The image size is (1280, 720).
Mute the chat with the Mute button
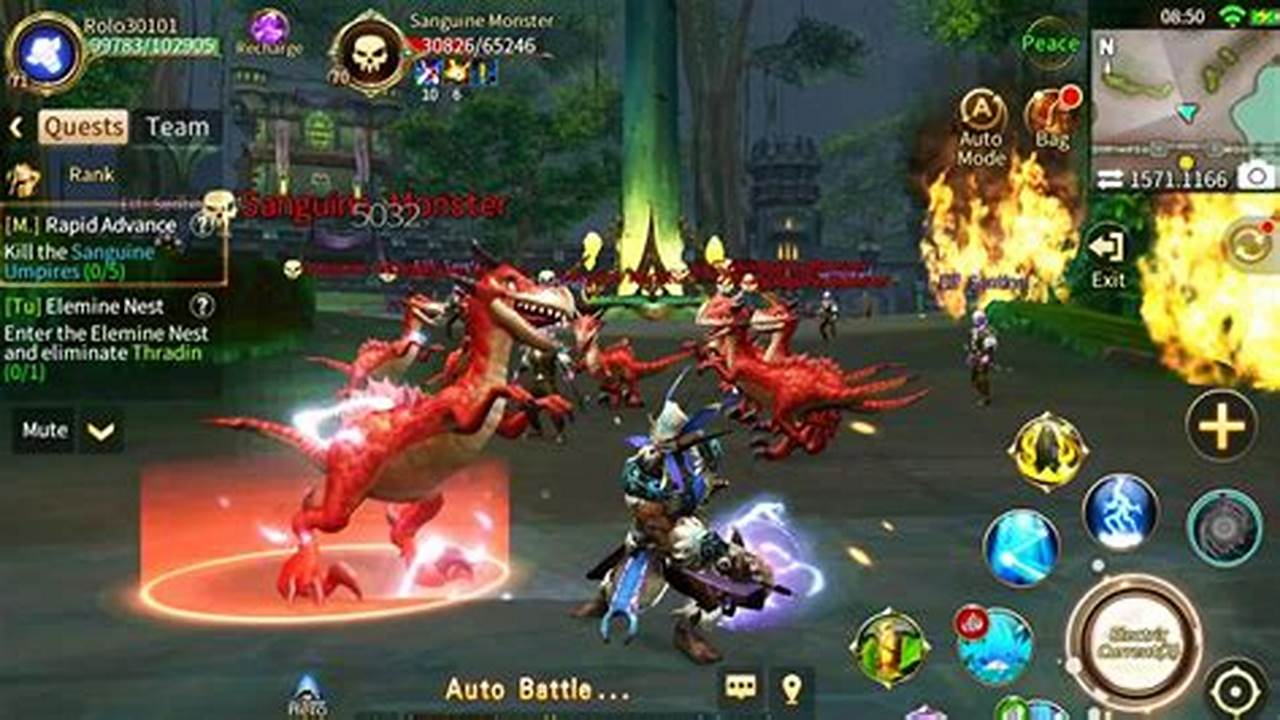(43, 430)
